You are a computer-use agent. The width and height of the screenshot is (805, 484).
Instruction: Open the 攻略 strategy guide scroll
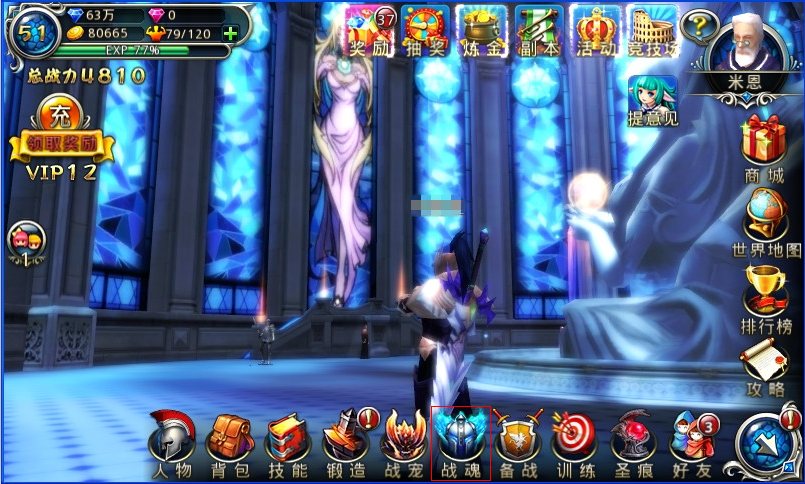click(765, 366)
